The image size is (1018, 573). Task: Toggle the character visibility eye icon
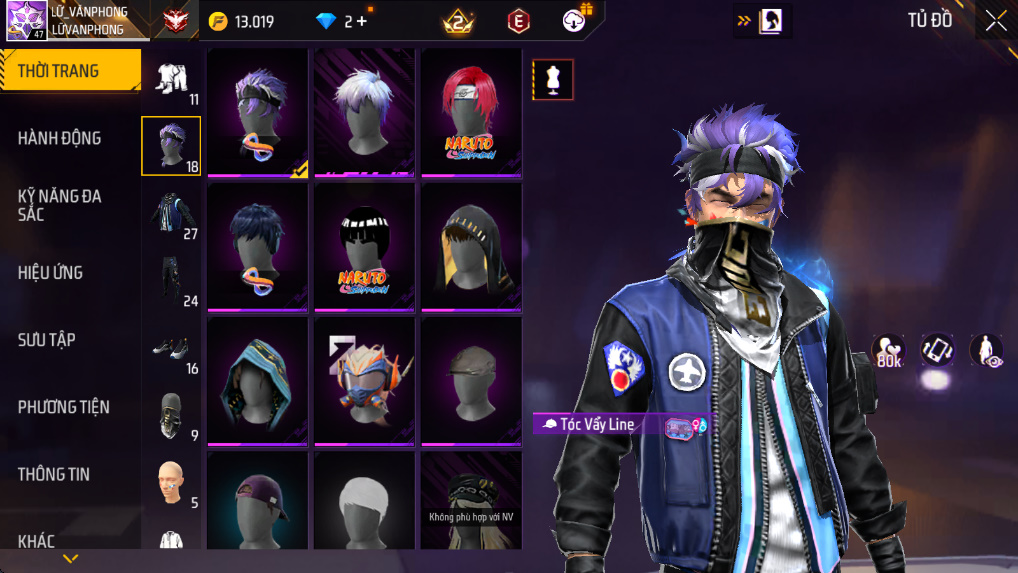click(x=987, y=350)
